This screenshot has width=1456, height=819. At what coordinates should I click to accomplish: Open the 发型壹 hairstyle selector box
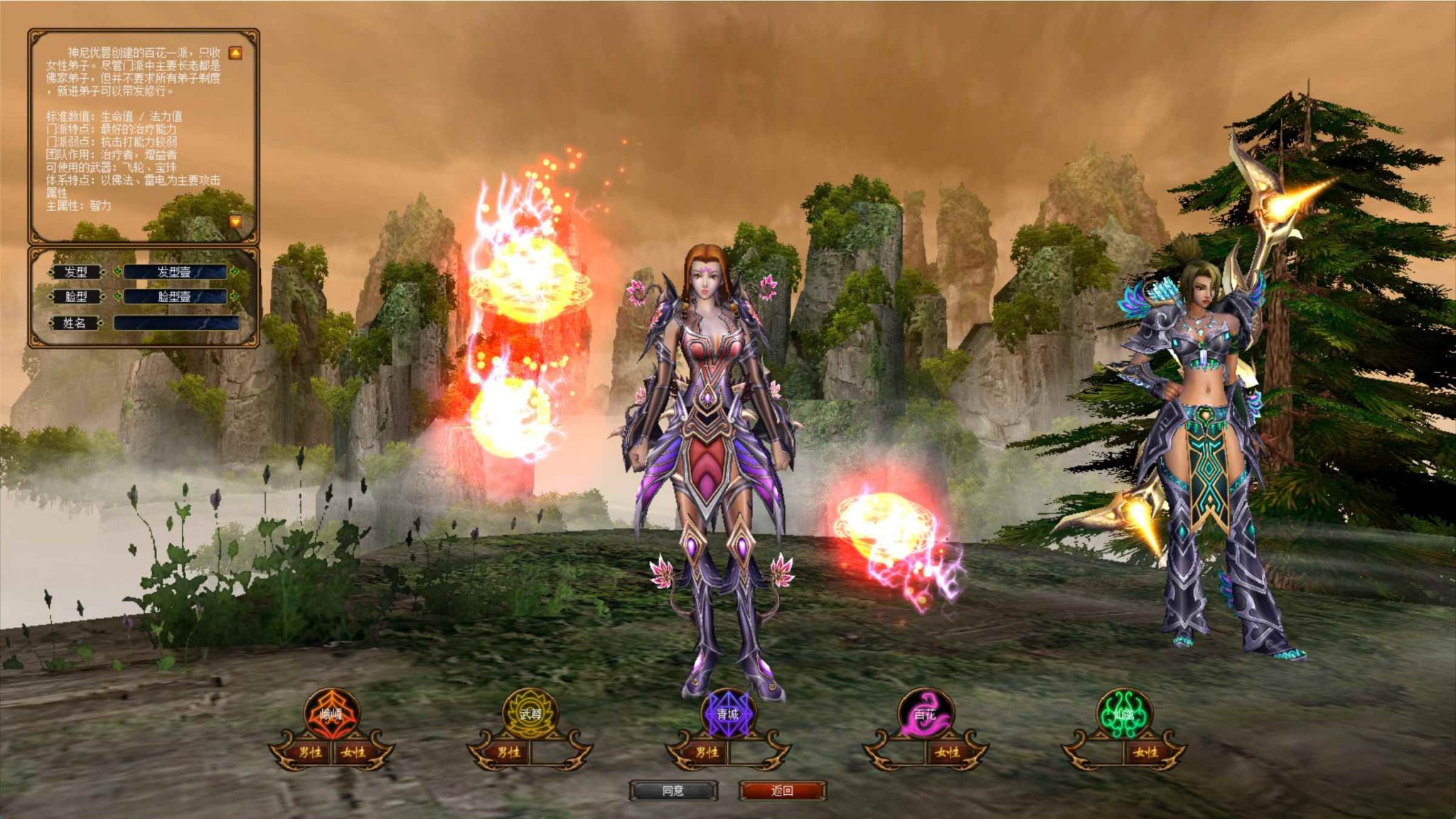(175, 272)
